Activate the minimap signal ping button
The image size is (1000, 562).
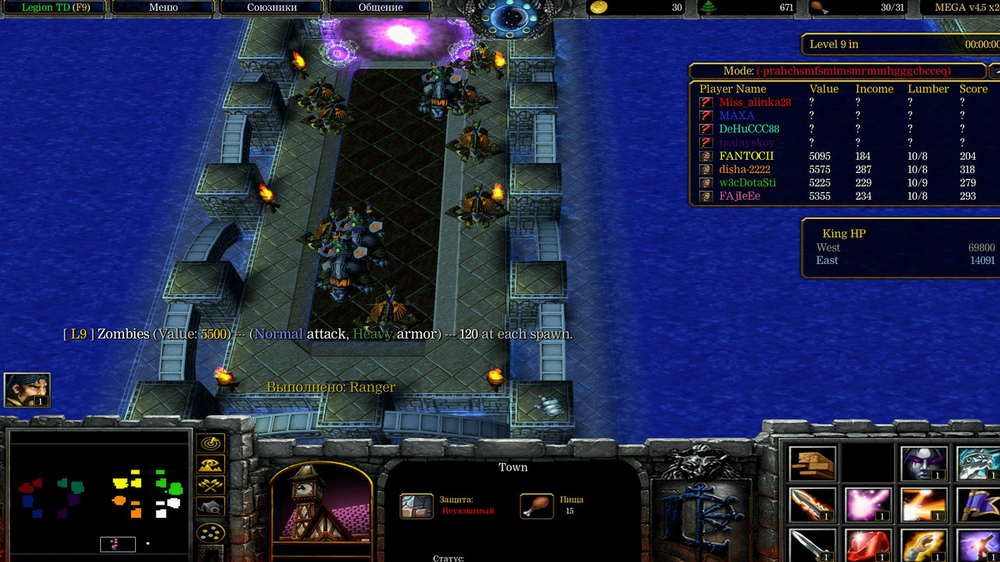(211, 442)
